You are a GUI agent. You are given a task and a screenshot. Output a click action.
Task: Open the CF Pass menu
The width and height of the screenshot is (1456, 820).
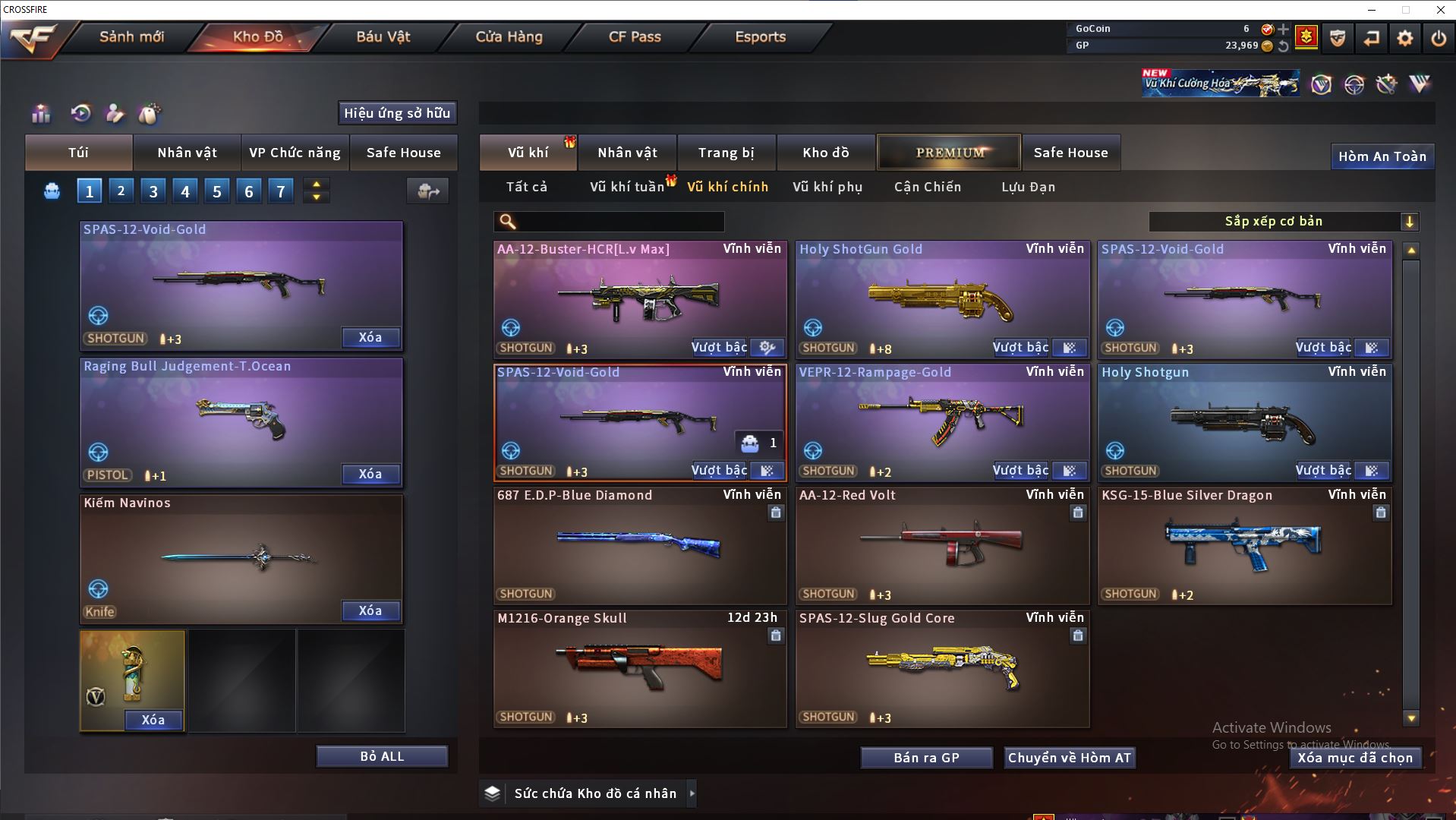click(x=635, y=36)
